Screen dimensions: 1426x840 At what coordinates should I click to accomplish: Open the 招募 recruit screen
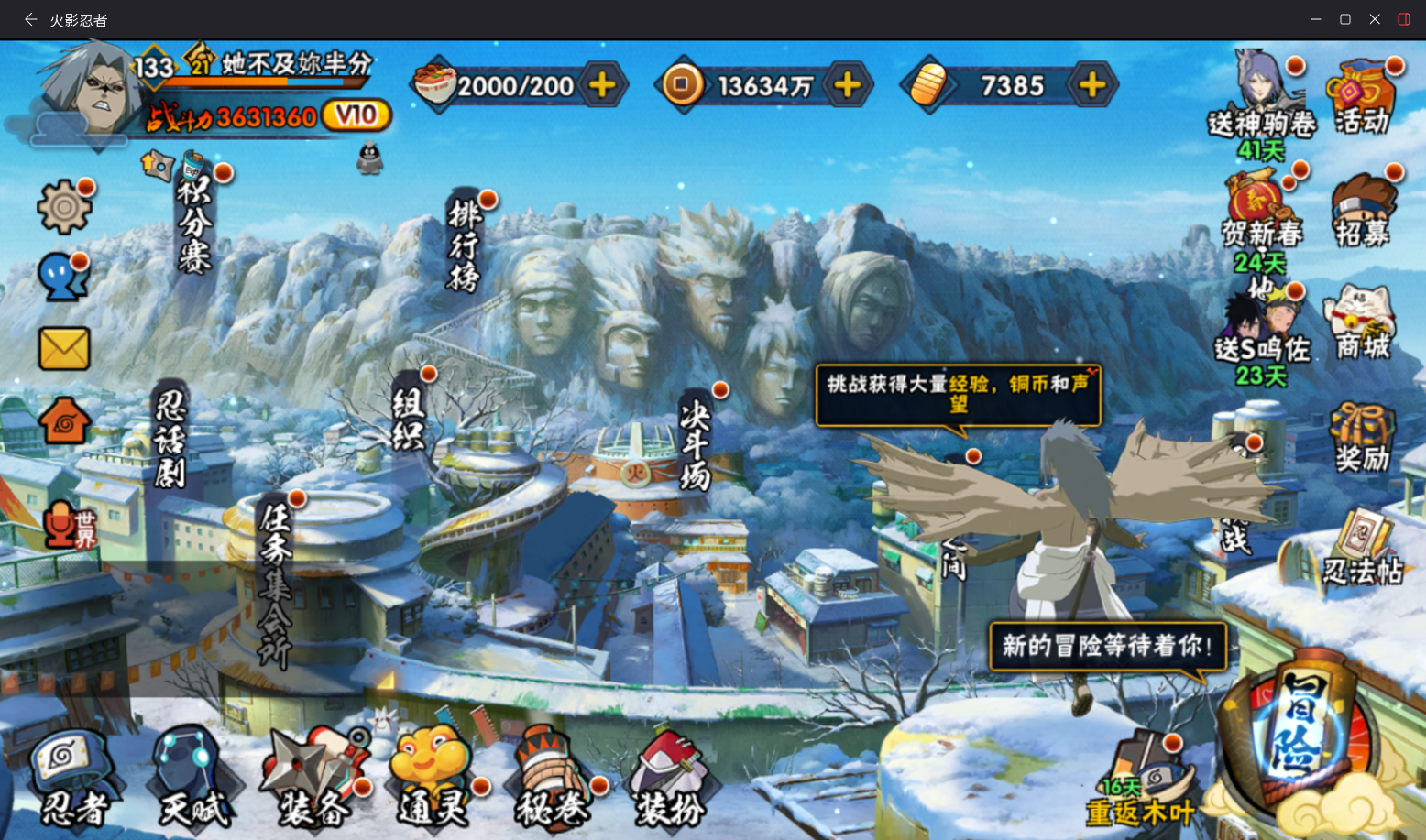[x=1363, y=211]
